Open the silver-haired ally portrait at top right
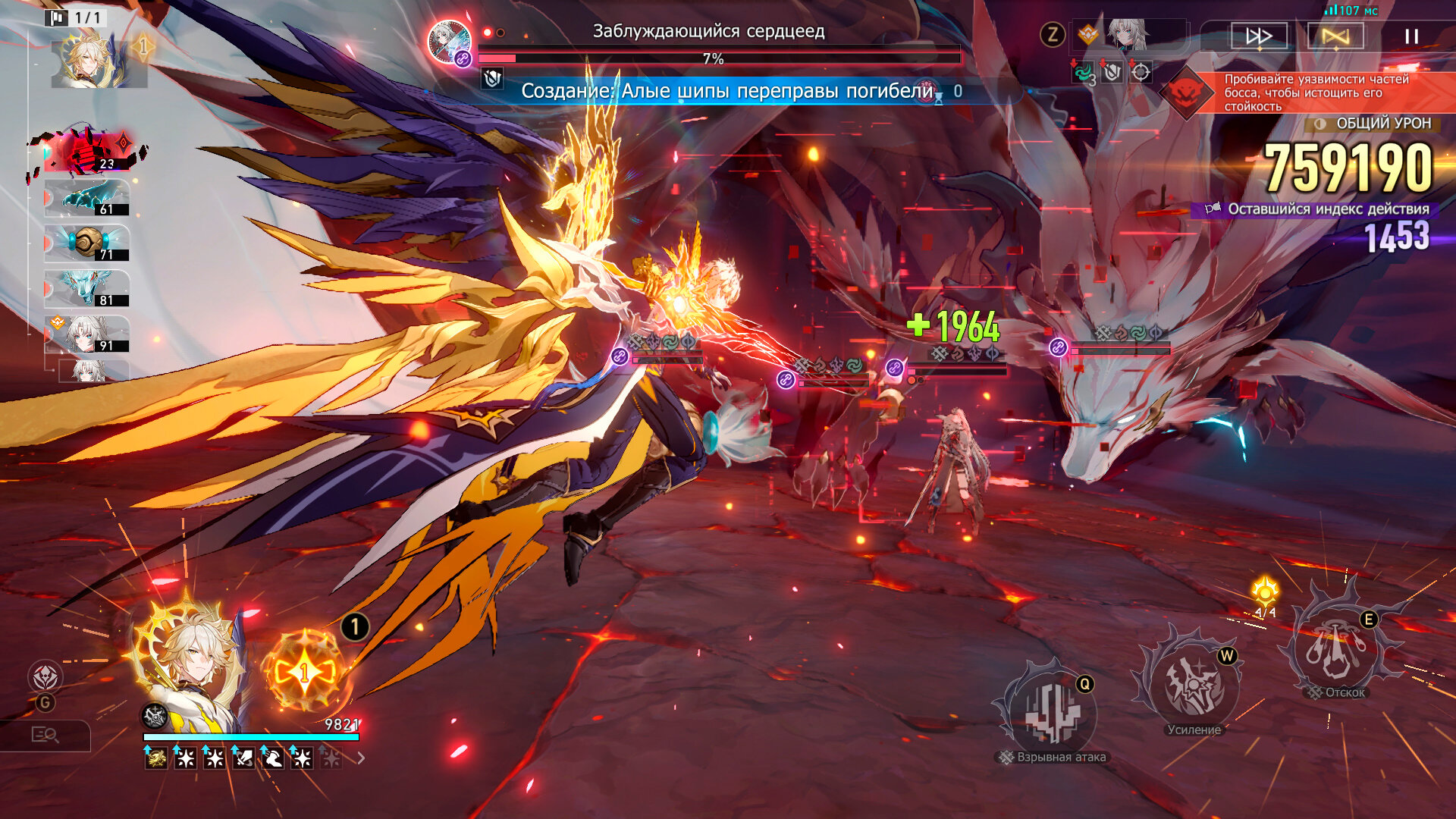This screenshot has width=1456, height=819. [1126, 36]
